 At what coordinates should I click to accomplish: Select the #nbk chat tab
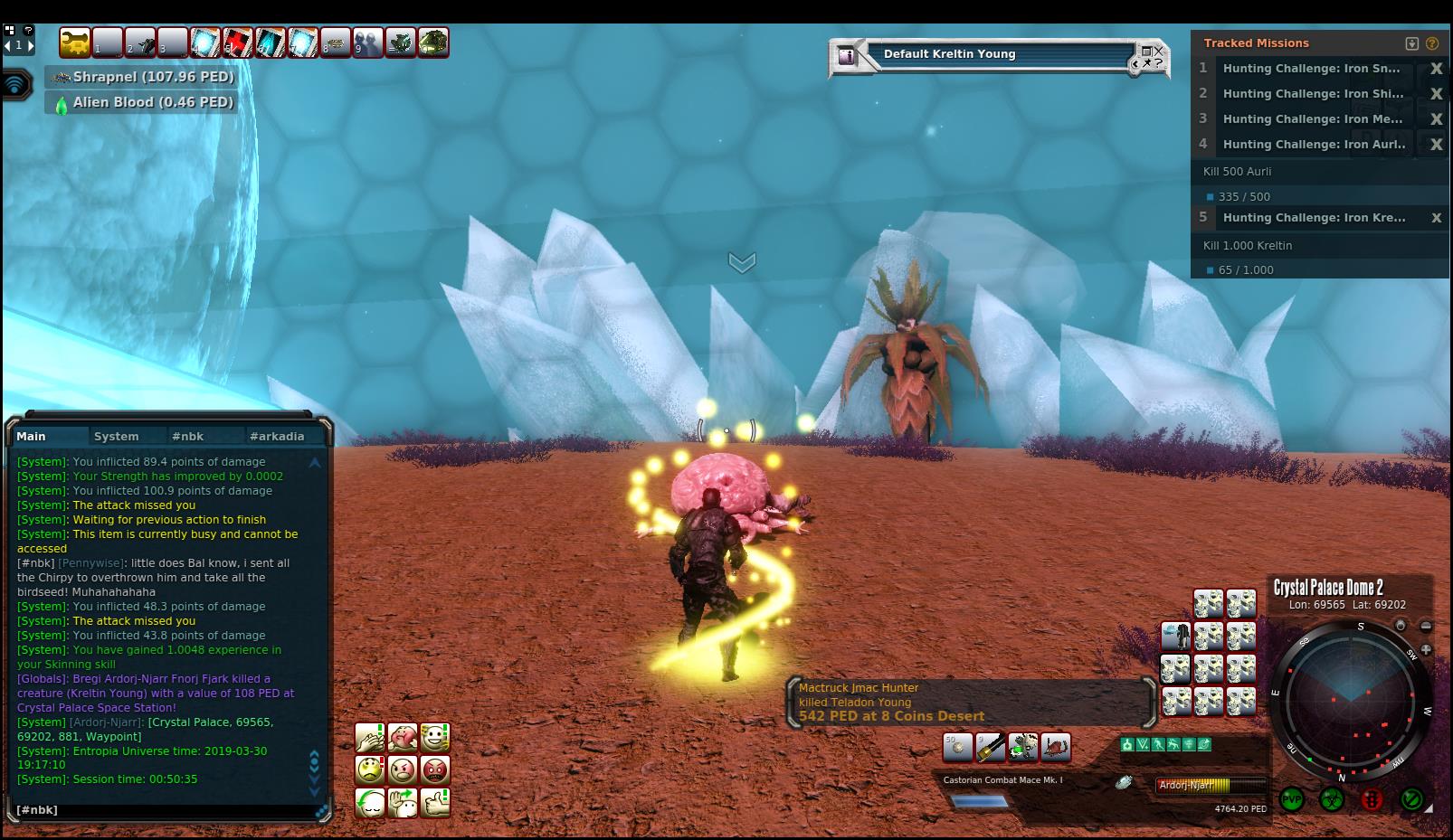pos(188,436)
